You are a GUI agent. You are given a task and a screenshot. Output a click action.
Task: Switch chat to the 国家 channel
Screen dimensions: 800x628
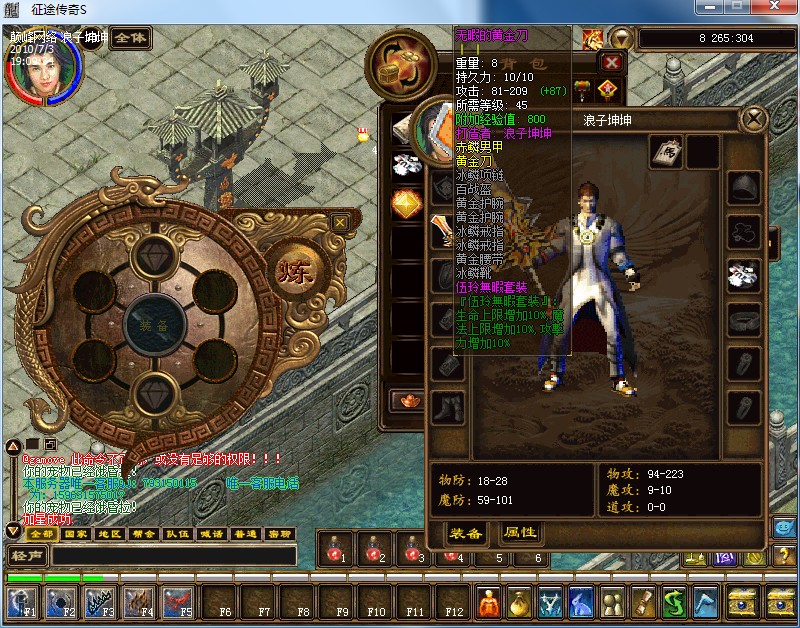tap(75, 534)
